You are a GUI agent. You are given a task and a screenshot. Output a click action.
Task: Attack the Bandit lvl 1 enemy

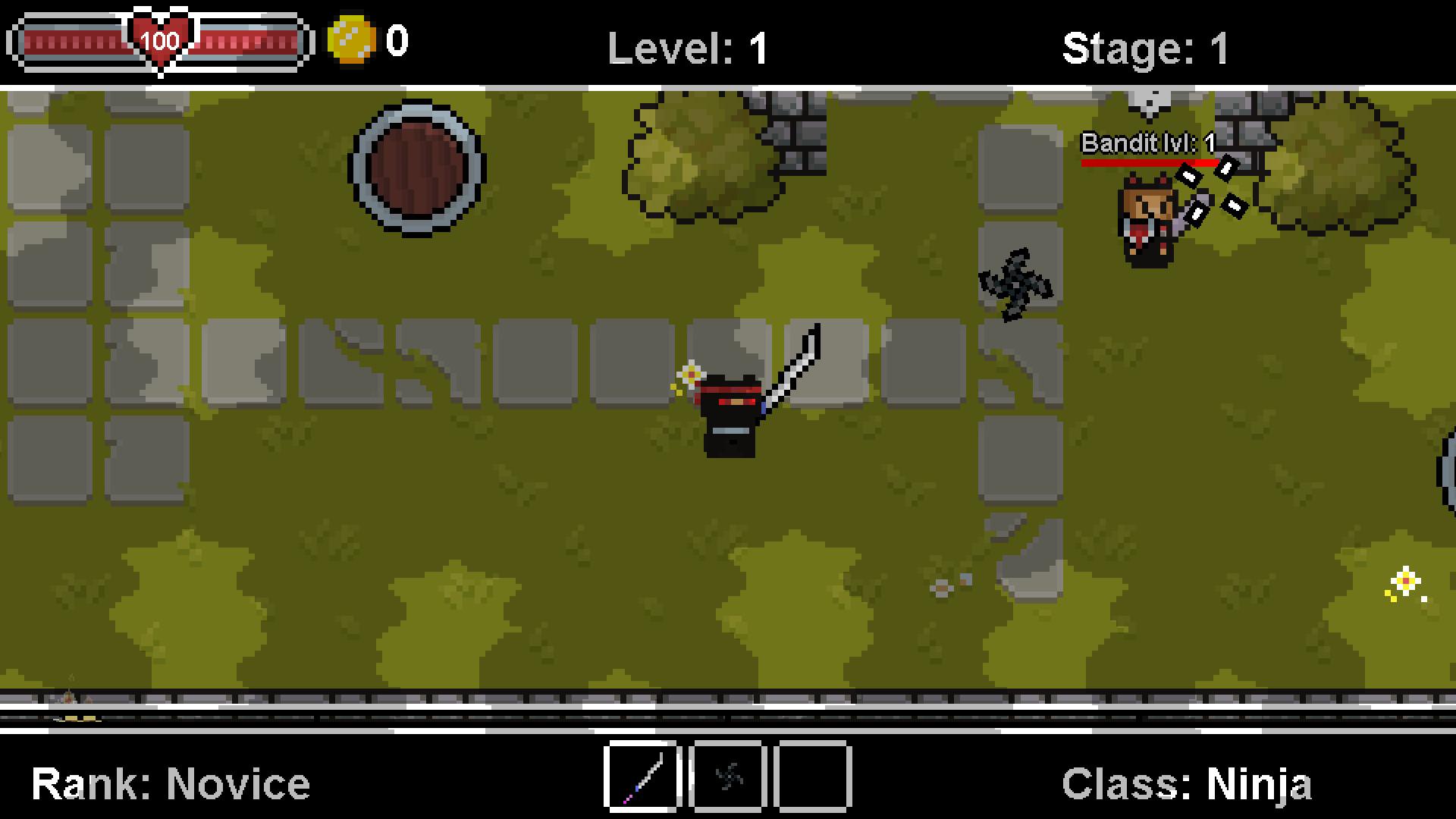click(x=1147, y=220)
